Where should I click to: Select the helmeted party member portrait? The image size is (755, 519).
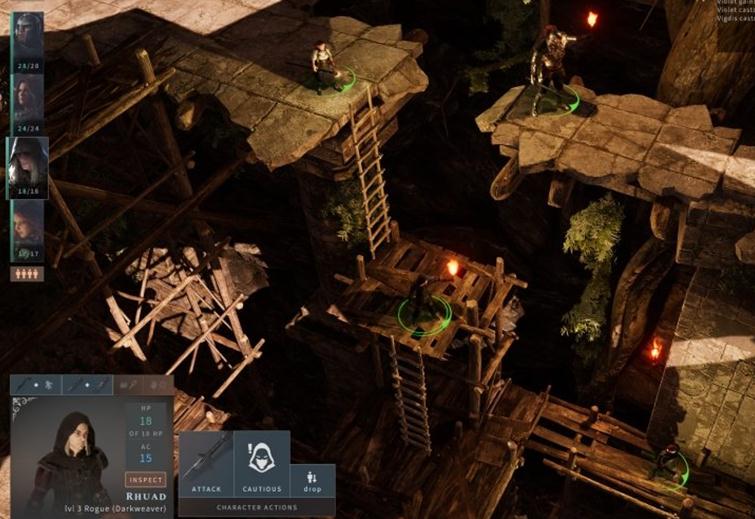tap(27, 37)
